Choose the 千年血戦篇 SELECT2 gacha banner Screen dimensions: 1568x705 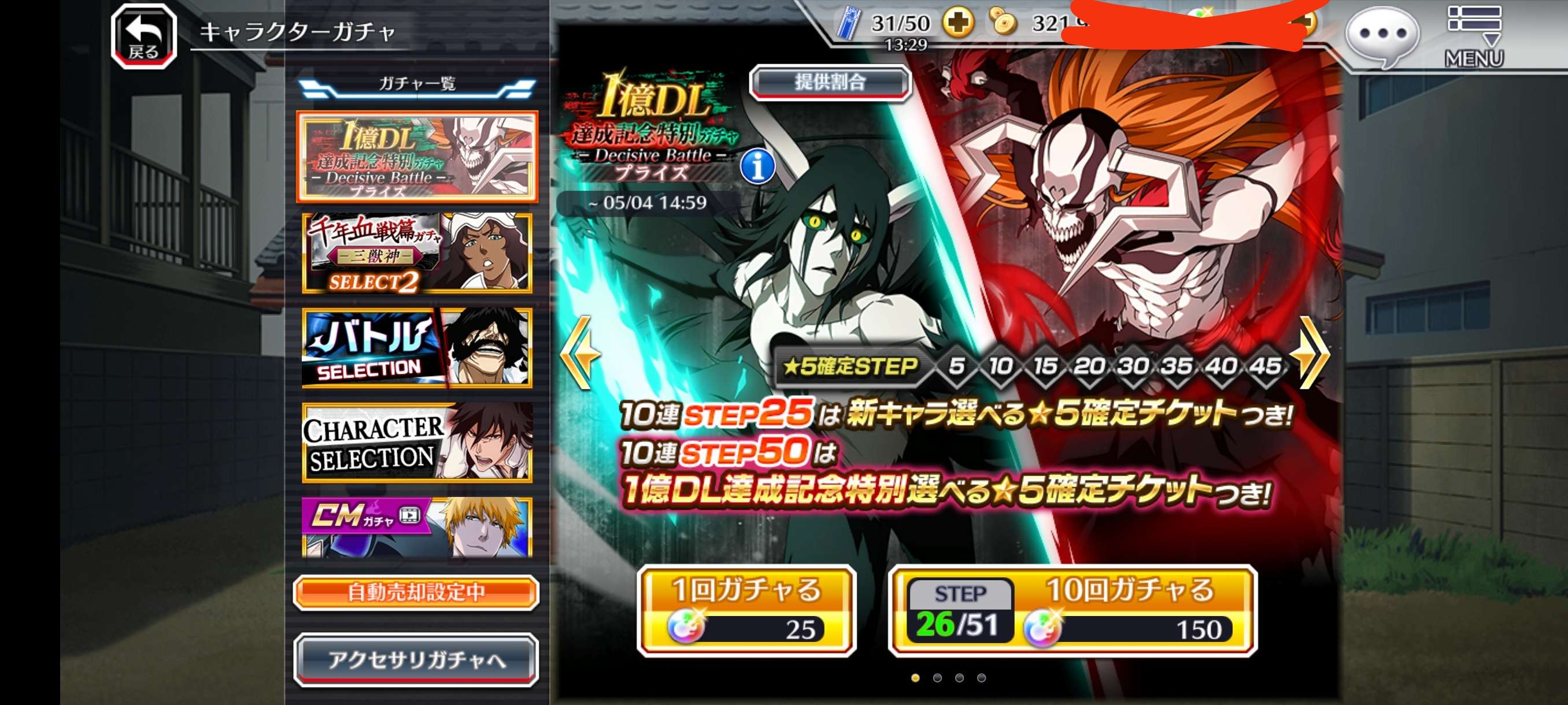coord(417,253)
